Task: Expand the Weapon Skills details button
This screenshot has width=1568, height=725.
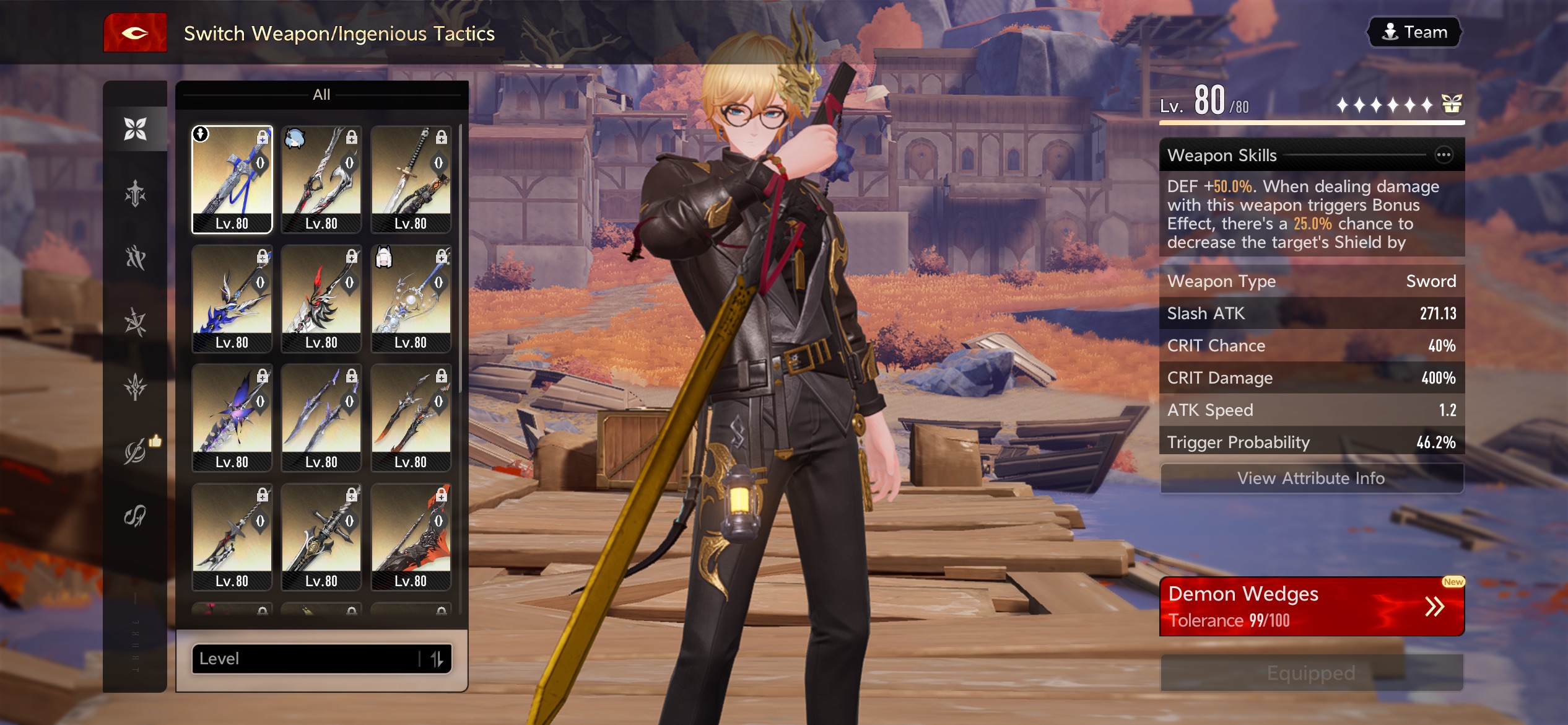Action: (1443, 155)
